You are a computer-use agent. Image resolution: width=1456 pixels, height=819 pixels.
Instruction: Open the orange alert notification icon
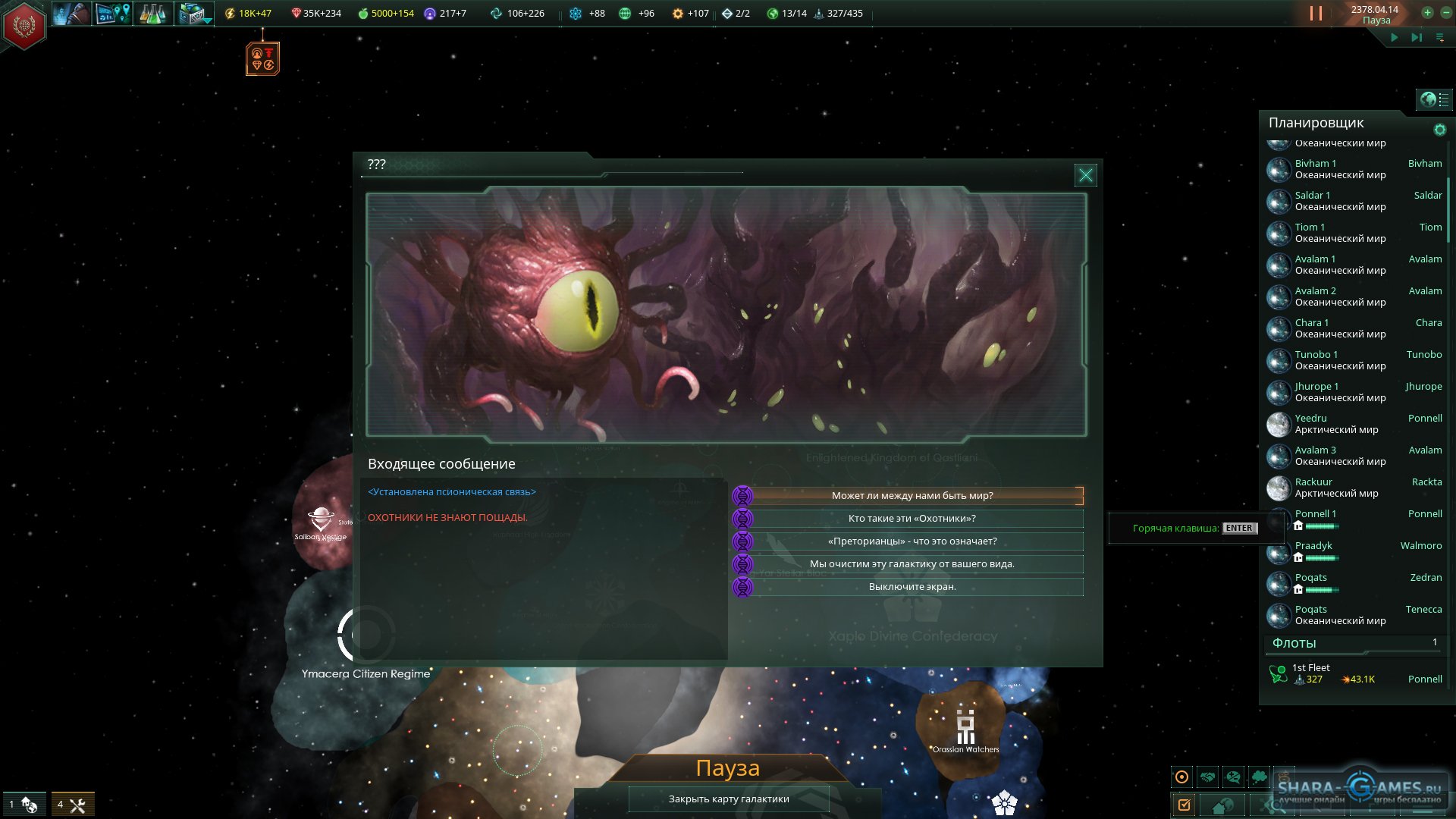(262, 59)
